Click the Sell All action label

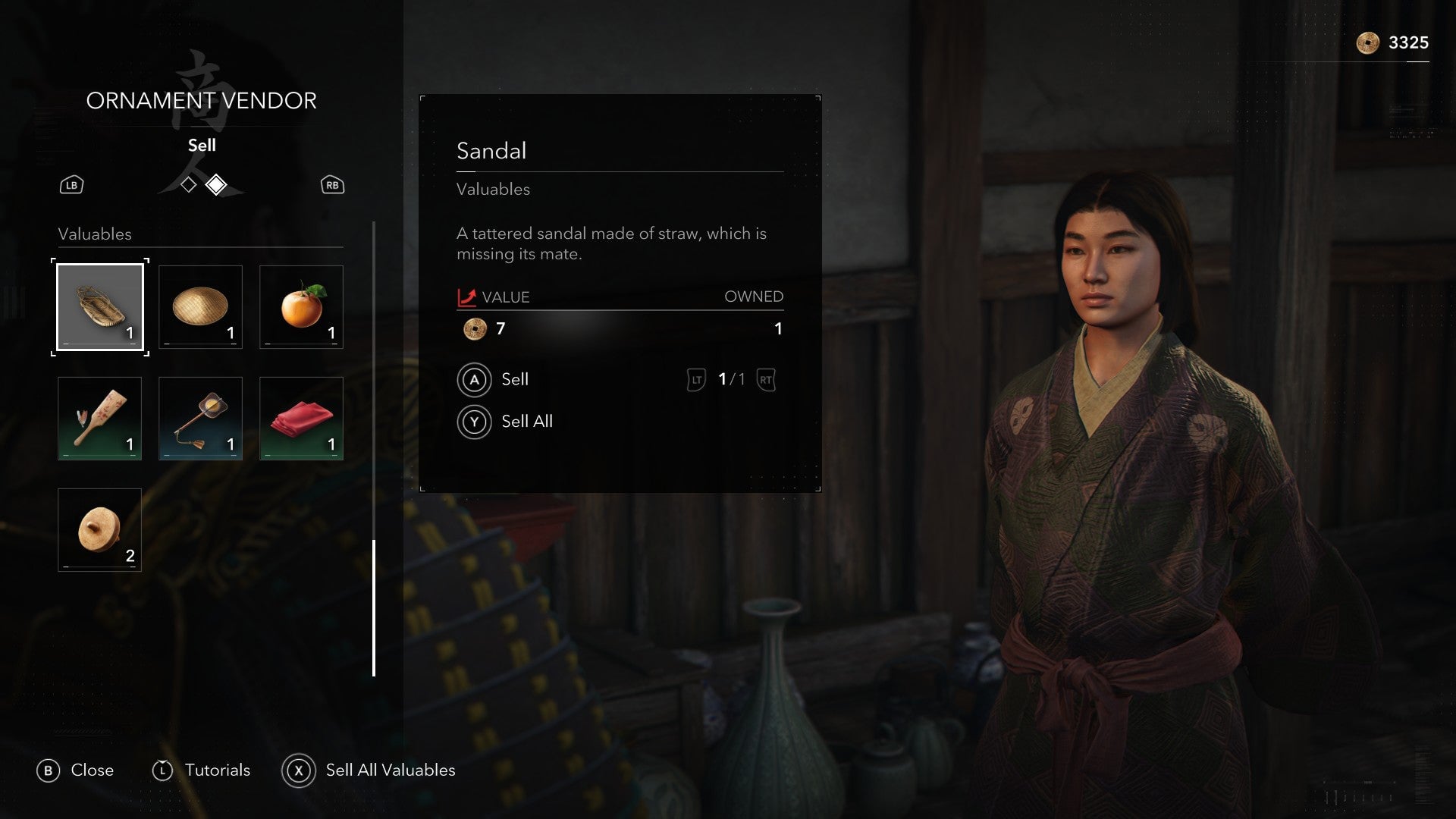[x=526, y=422]
